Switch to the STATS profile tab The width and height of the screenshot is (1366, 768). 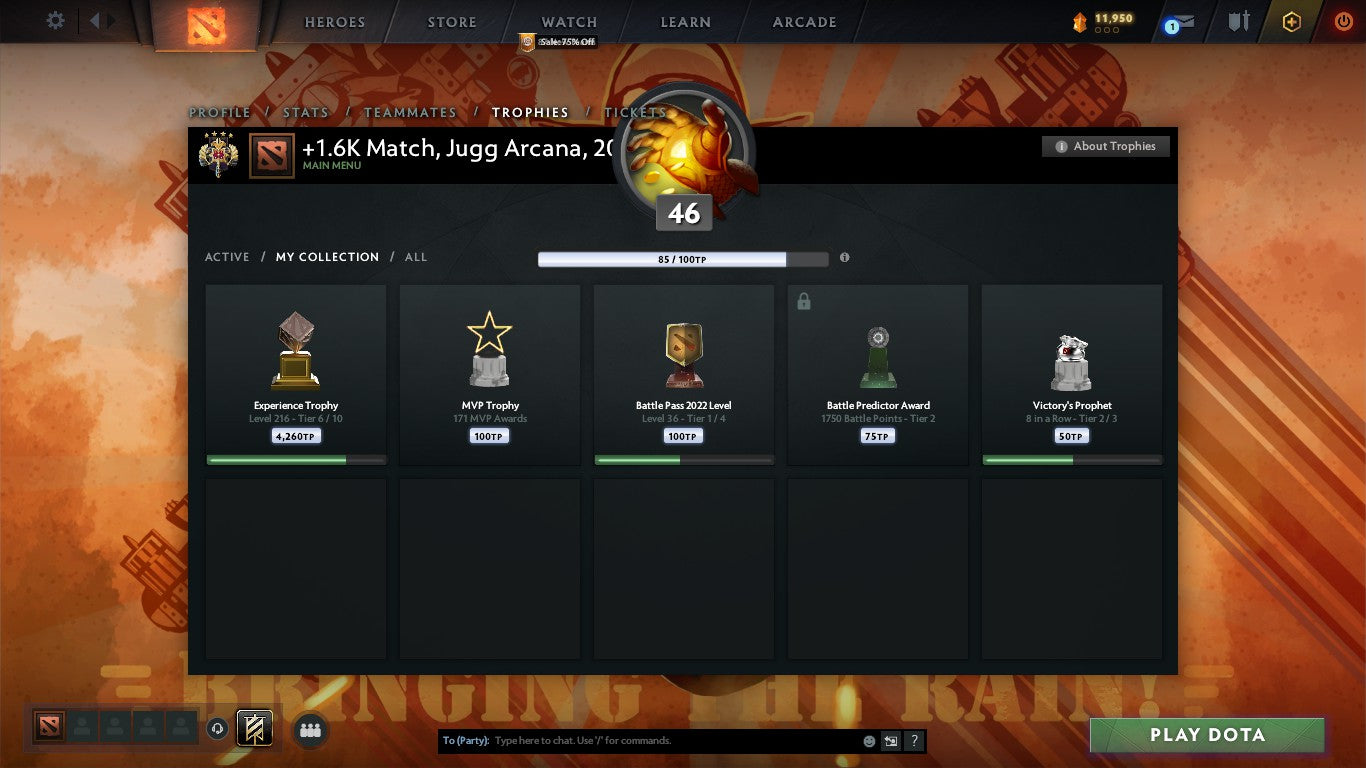[x=306, y=113]
